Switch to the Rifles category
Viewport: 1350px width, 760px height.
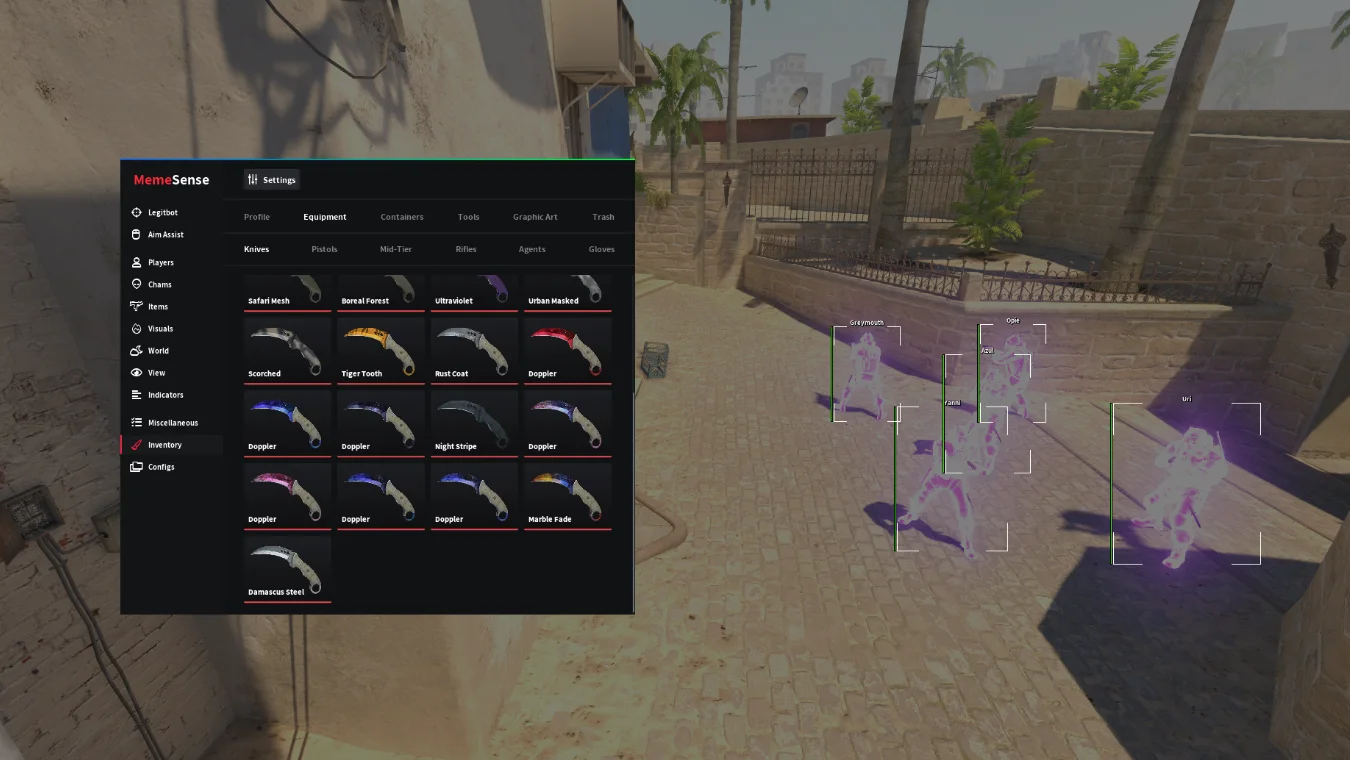466,249
